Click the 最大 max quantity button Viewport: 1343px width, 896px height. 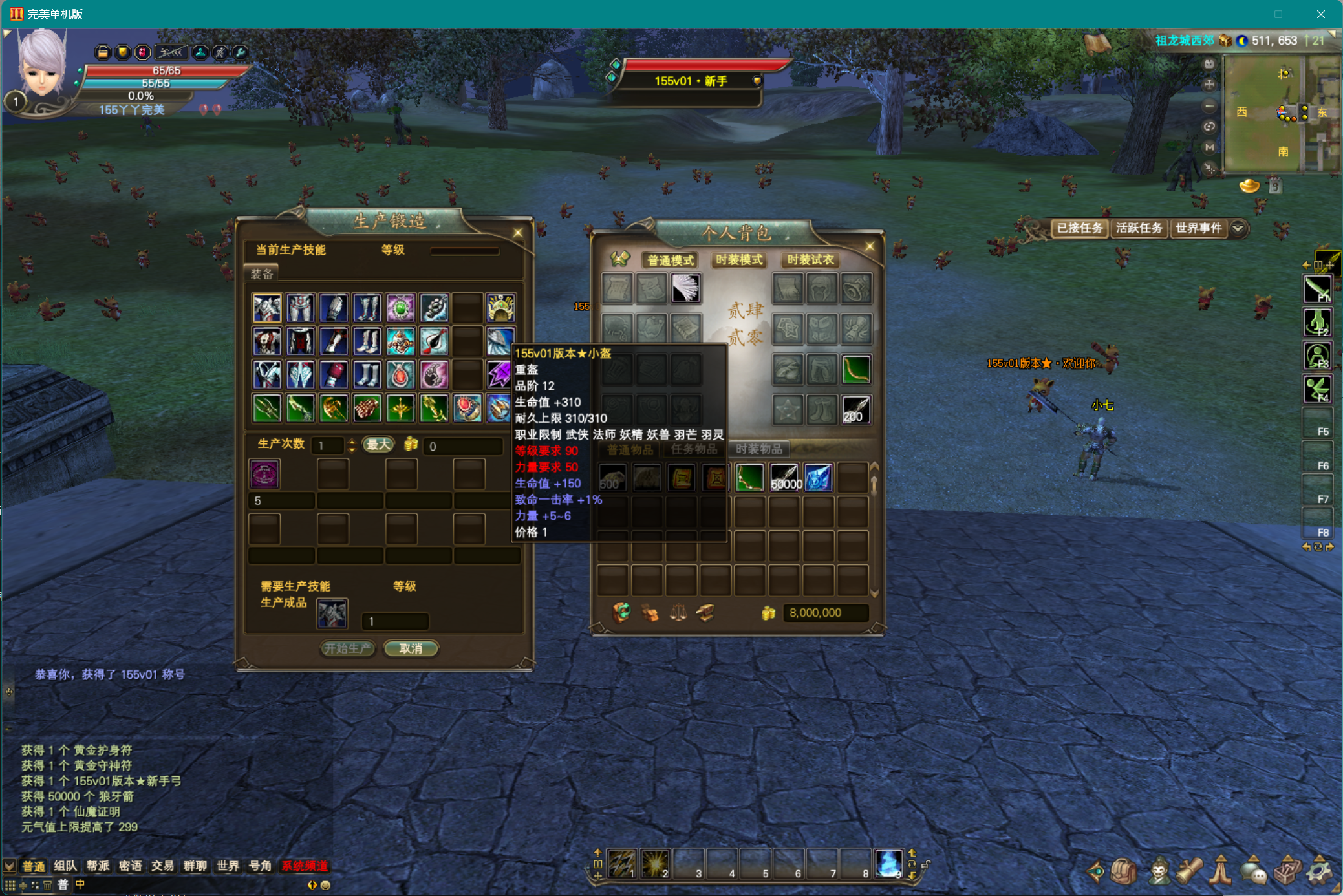coord(378,445)
